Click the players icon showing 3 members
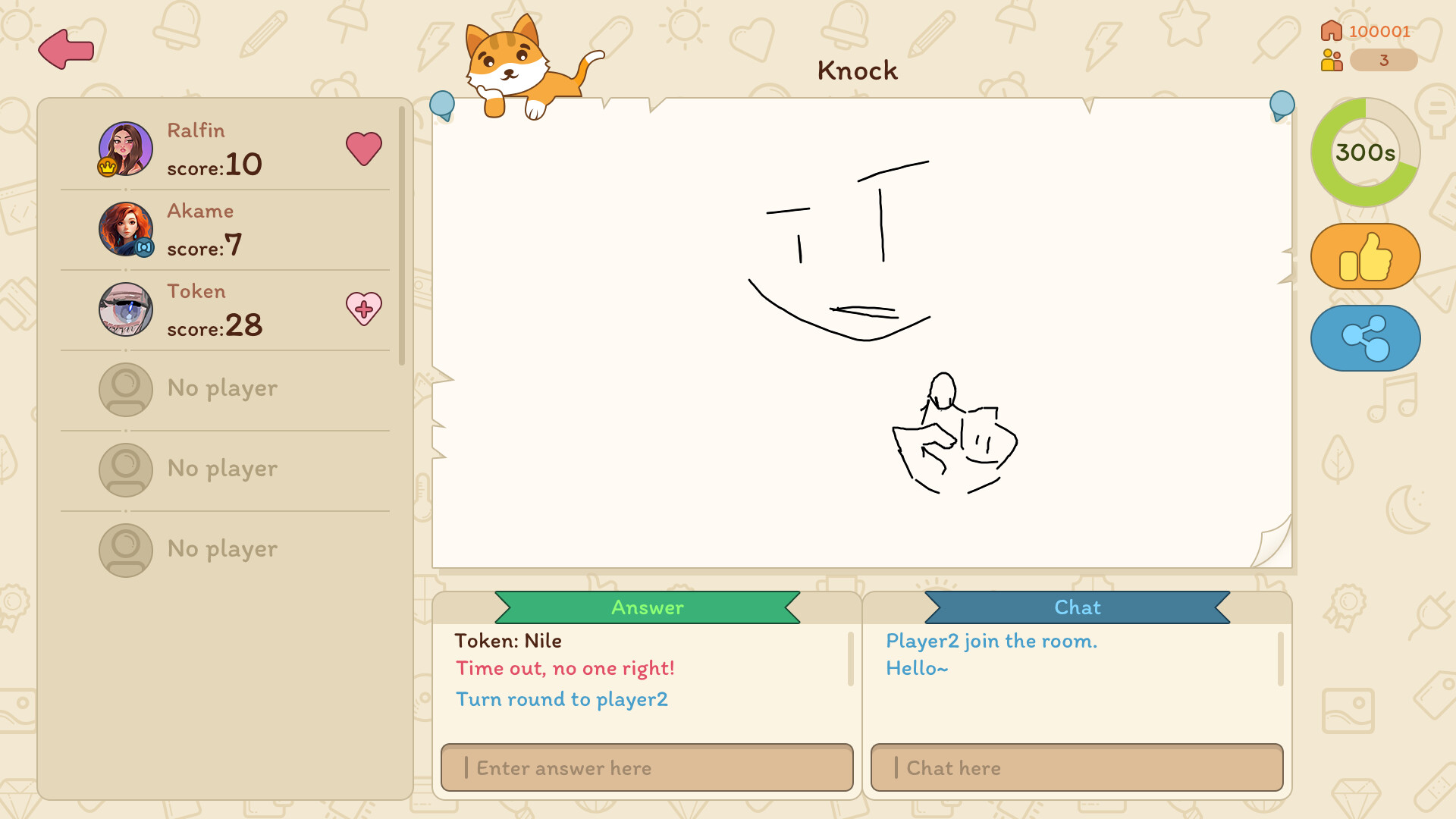The width and height of the screenshot is (1456, 819). pos(1331,60)
